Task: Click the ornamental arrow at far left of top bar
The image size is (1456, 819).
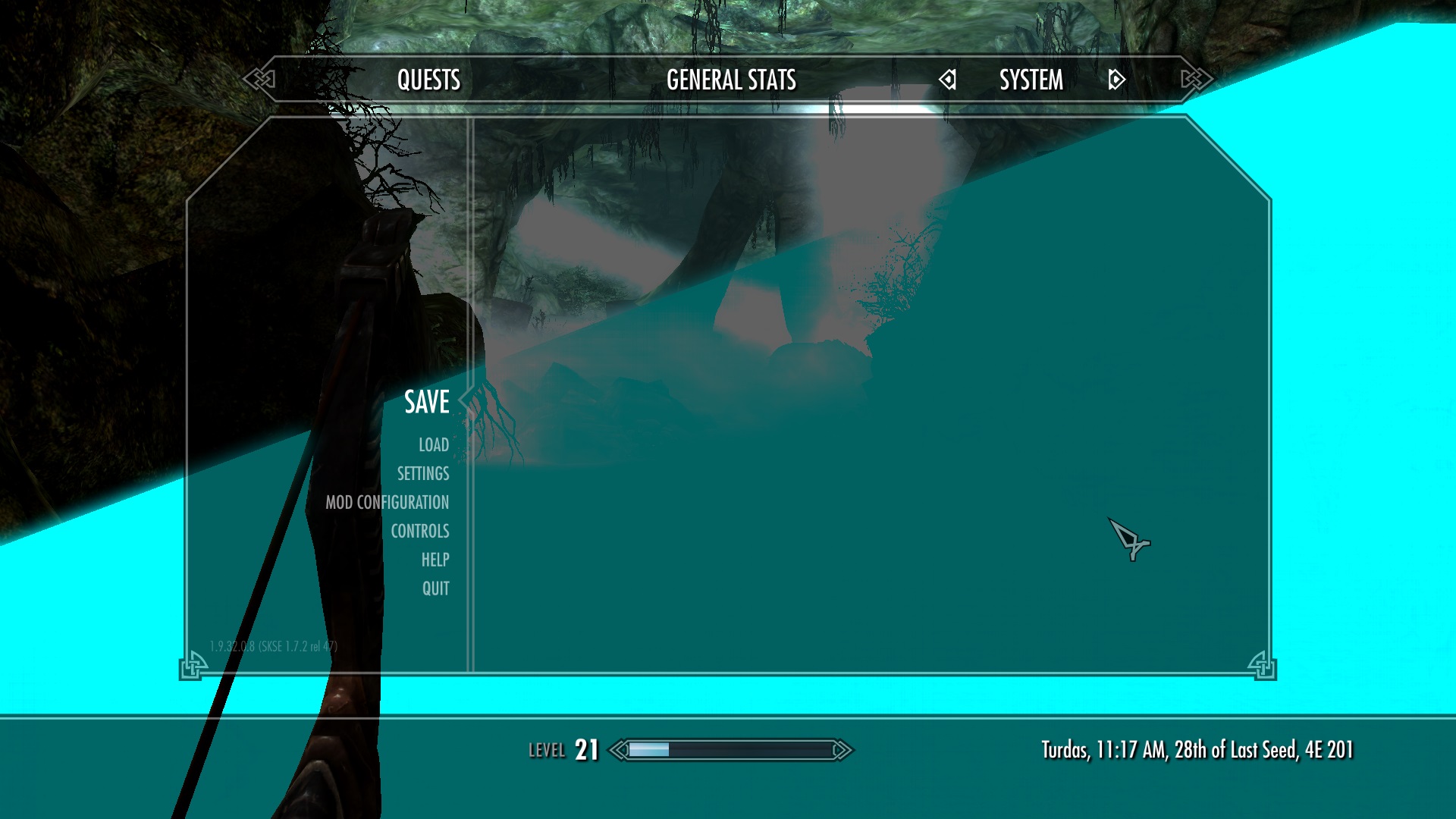Action: (259, 78)
